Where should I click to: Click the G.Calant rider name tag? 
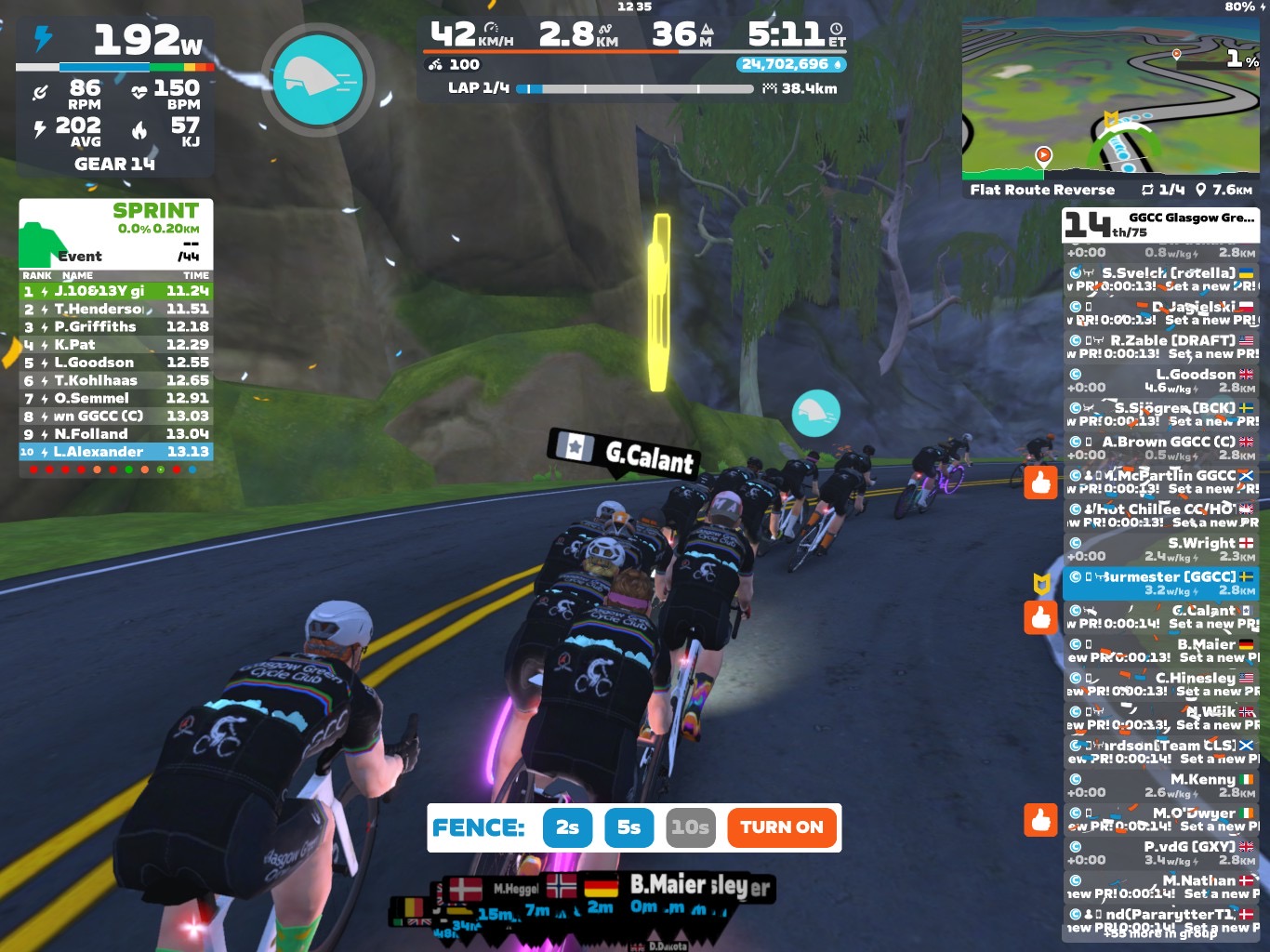tap(625, 453)
